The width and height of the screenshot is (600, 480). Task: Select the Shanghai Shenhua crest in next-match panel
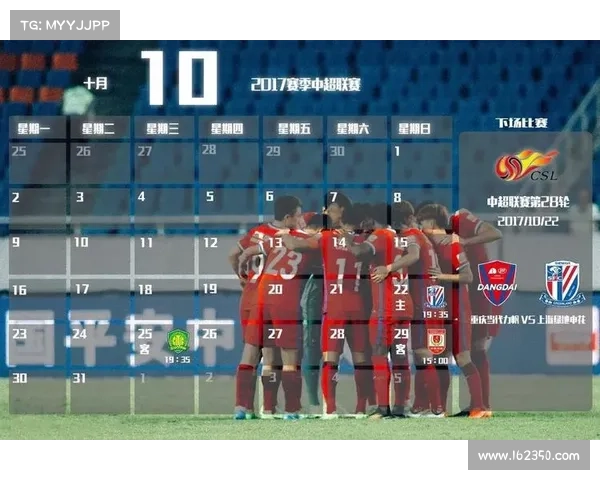563,282
